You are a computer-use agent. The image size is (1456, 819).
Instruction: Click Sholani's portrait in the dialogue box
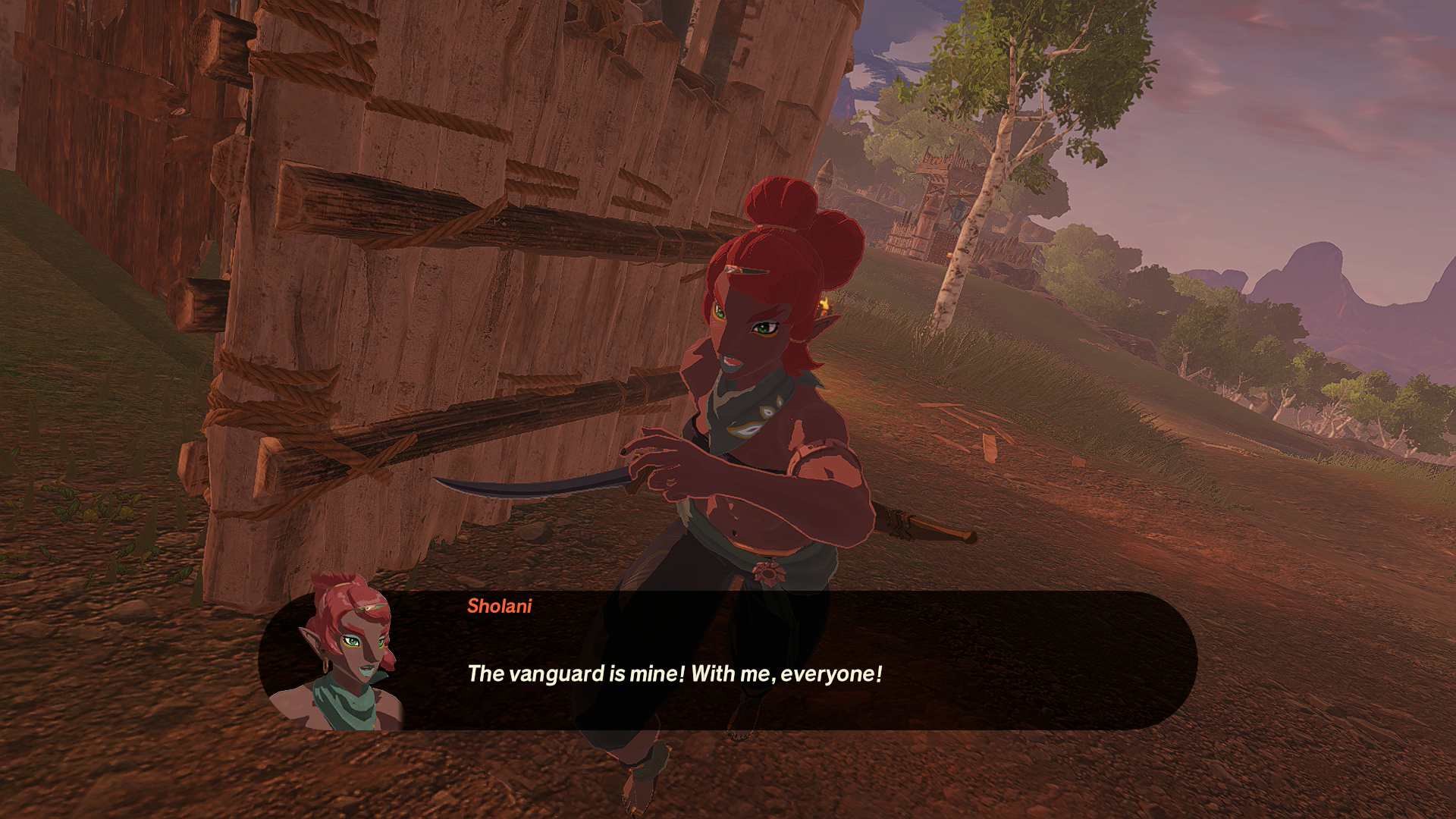coord(347,654)
